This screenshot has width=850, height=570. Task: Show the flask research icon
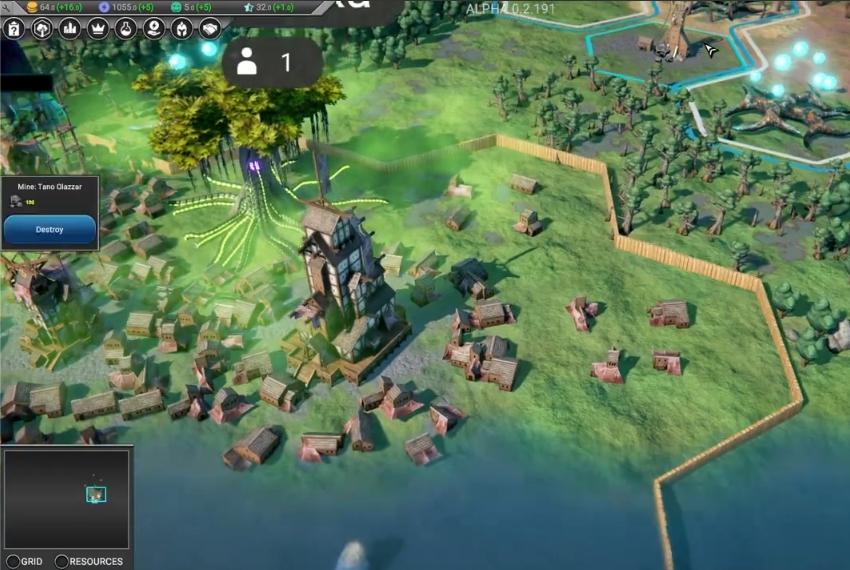click(x=126, y=28)
